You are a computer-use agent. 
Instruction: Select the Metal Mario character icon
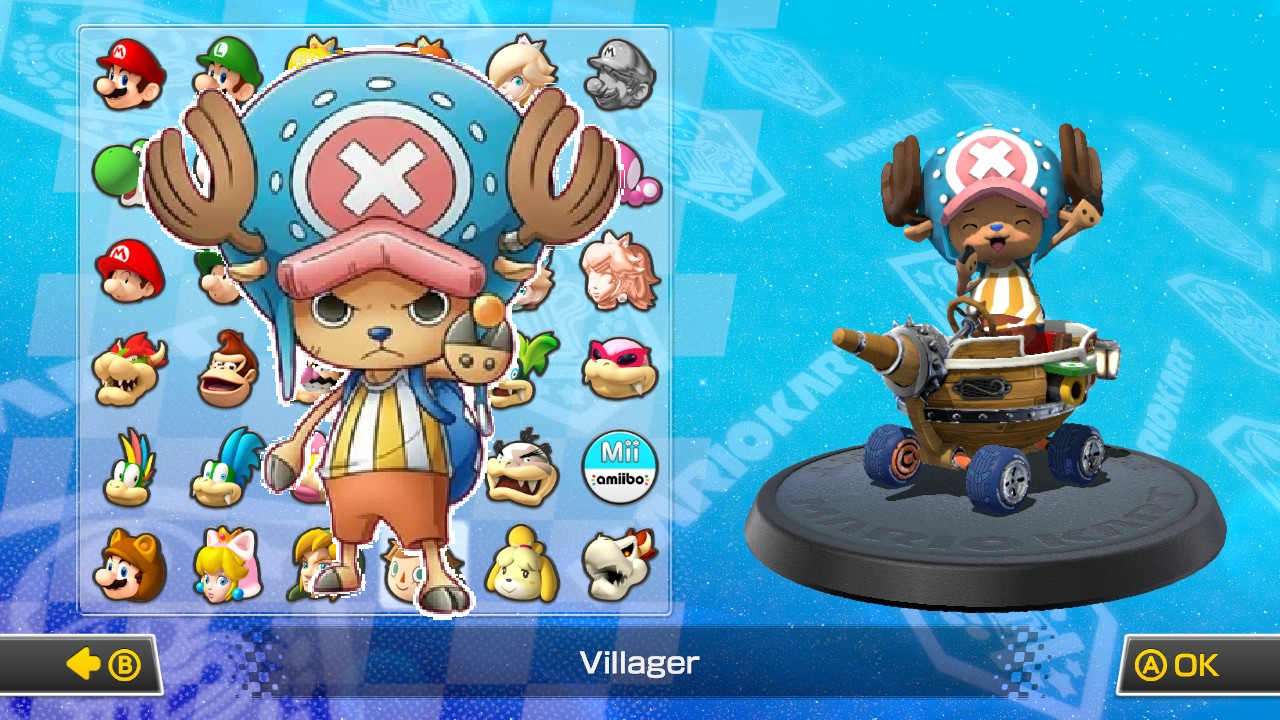620,72
